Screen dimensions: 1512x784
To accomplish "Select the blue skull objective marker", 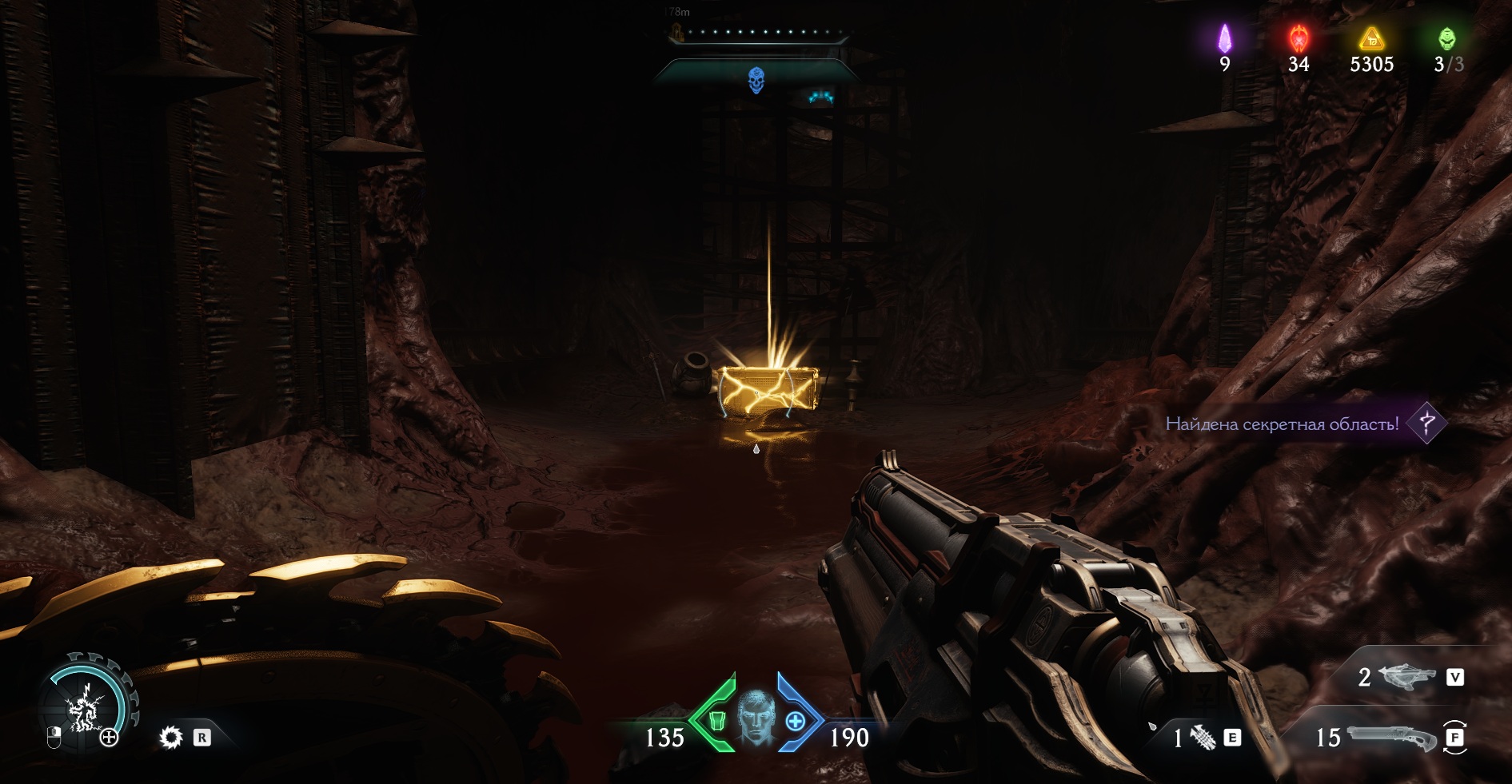I will (756, 80).
